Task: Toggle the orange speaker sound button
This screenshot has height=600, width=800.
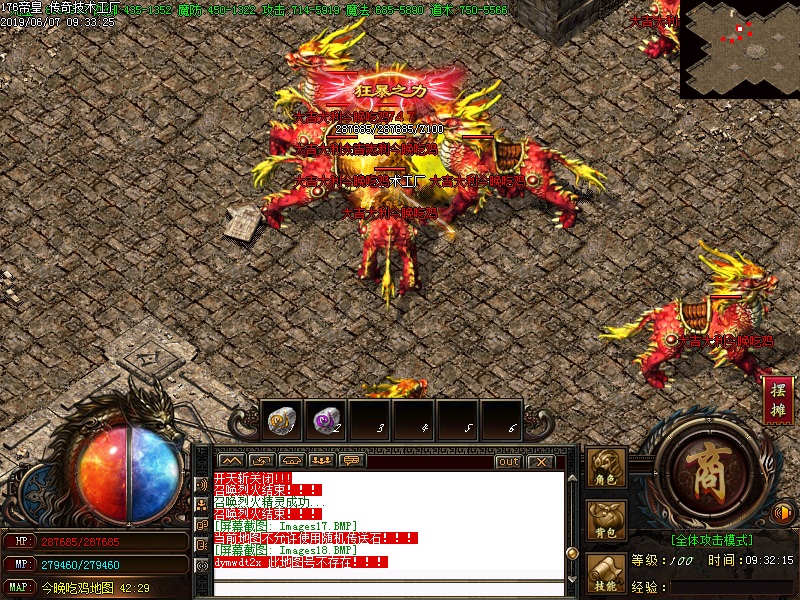Action: point(783,514)
